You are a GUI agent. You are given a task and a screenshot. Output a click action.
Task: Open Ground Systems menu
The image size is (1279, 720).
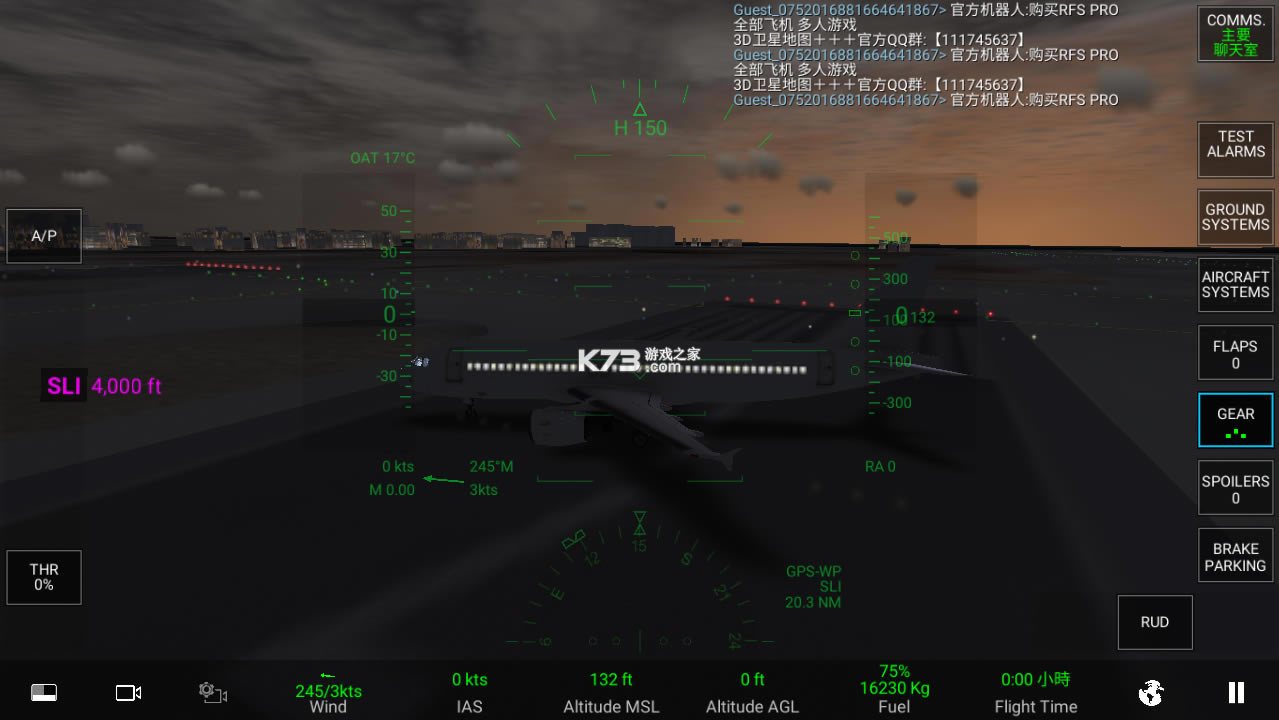1235,217
